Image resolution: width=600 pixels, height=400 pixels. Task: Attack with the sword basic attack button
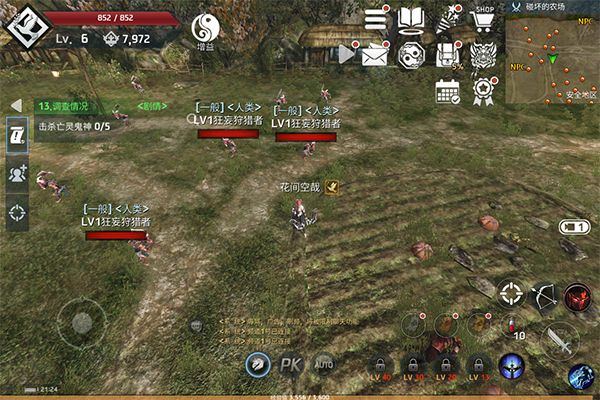(x=558, y=341)
